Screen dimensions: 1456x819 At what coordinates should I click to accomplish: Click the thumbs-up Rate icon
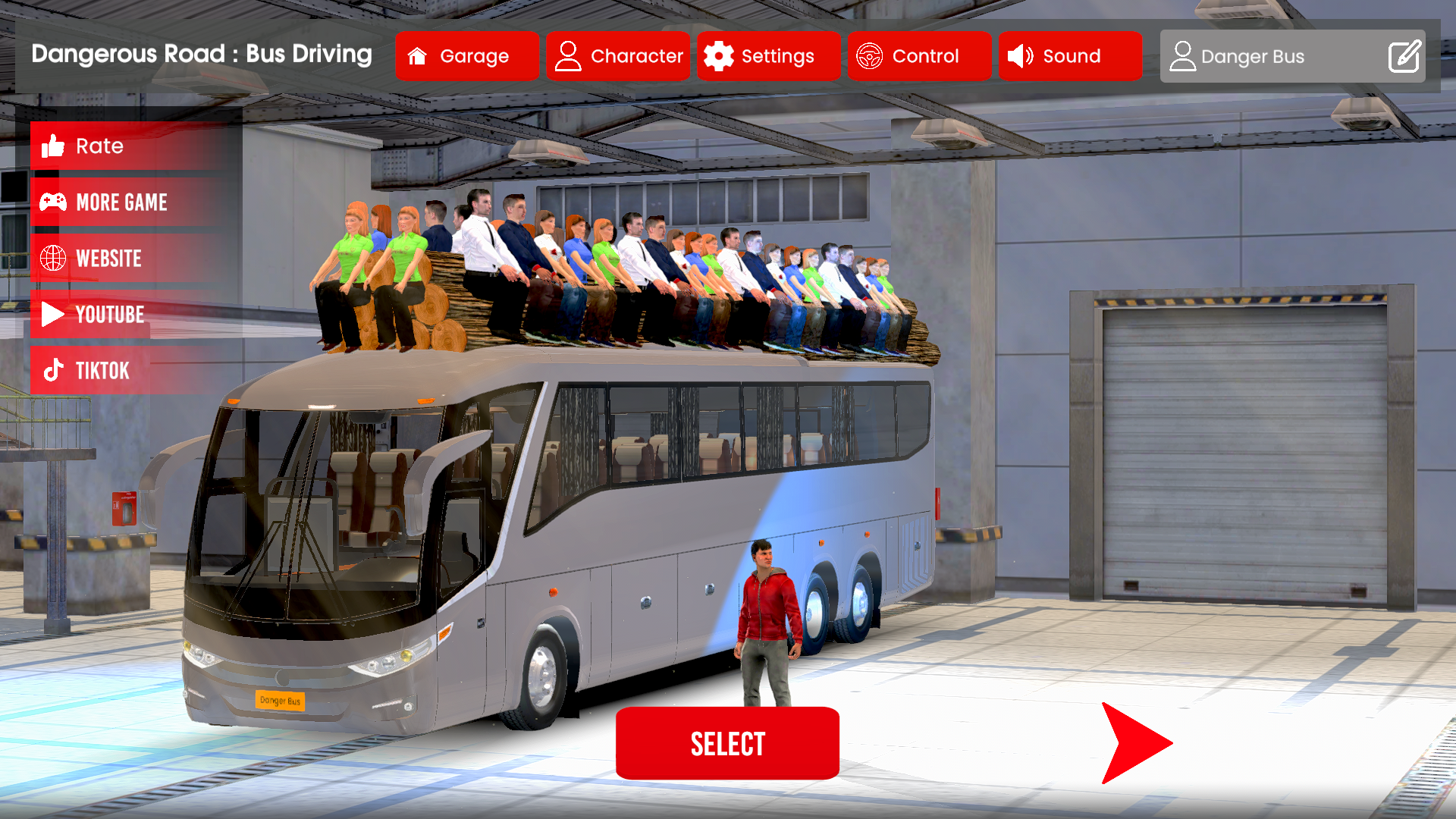52,146
